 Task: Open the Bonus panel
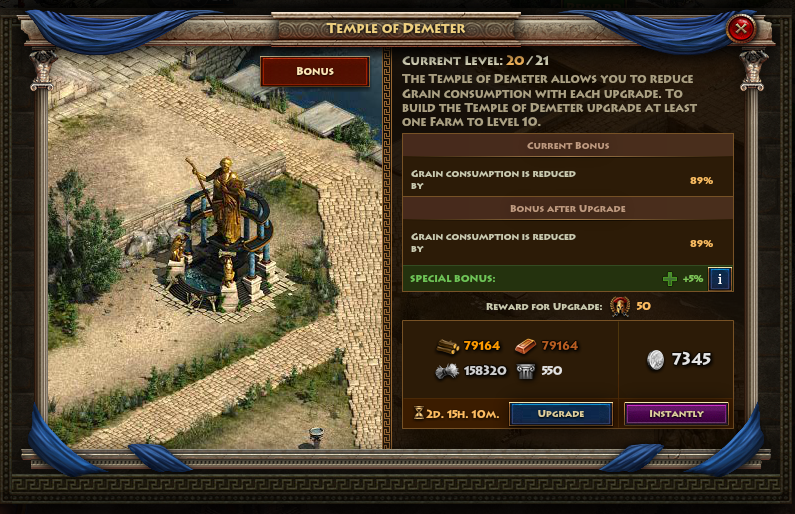tap(314, 72)
